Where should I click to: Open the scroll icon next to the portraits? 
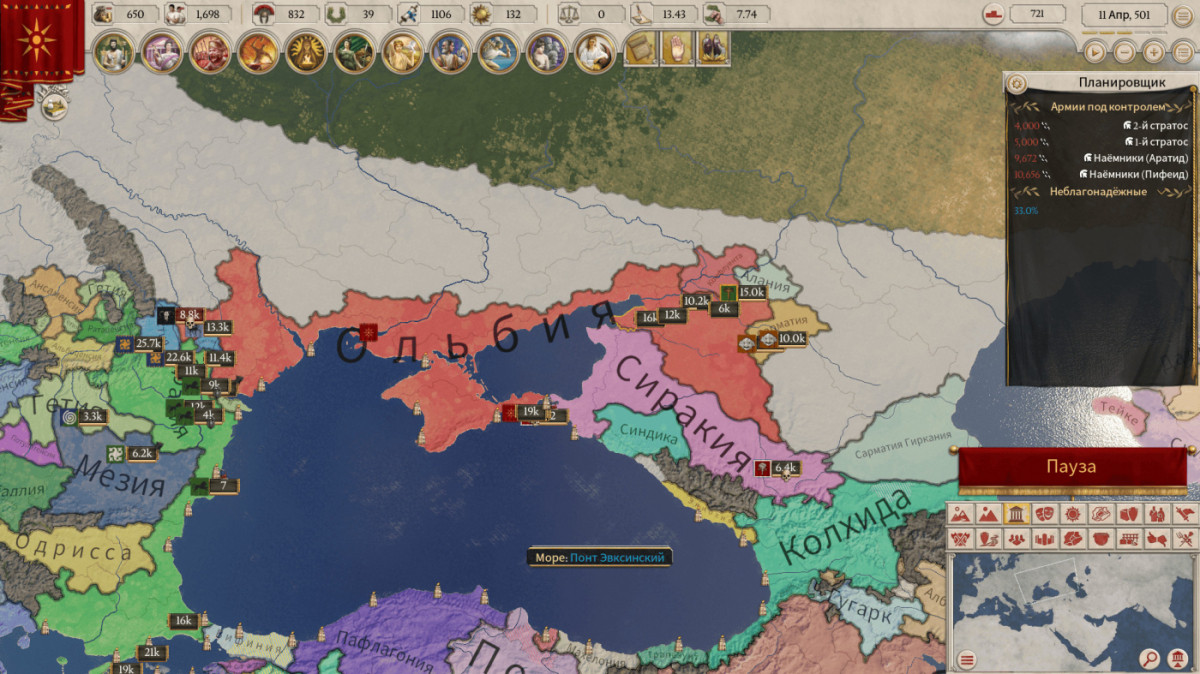tap(640, 48)
